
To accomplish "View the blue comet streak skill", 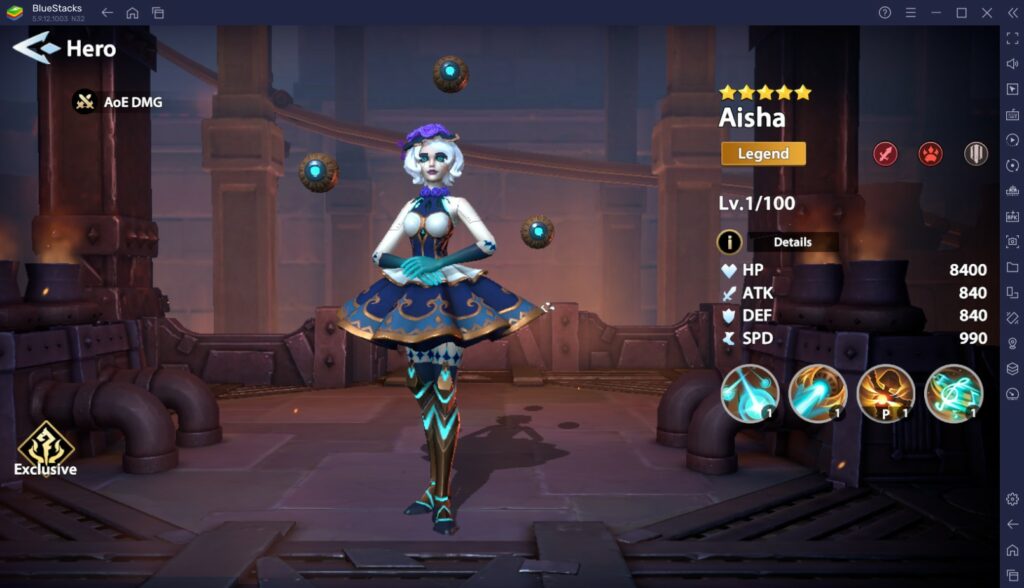I will [x=750, y=393].
